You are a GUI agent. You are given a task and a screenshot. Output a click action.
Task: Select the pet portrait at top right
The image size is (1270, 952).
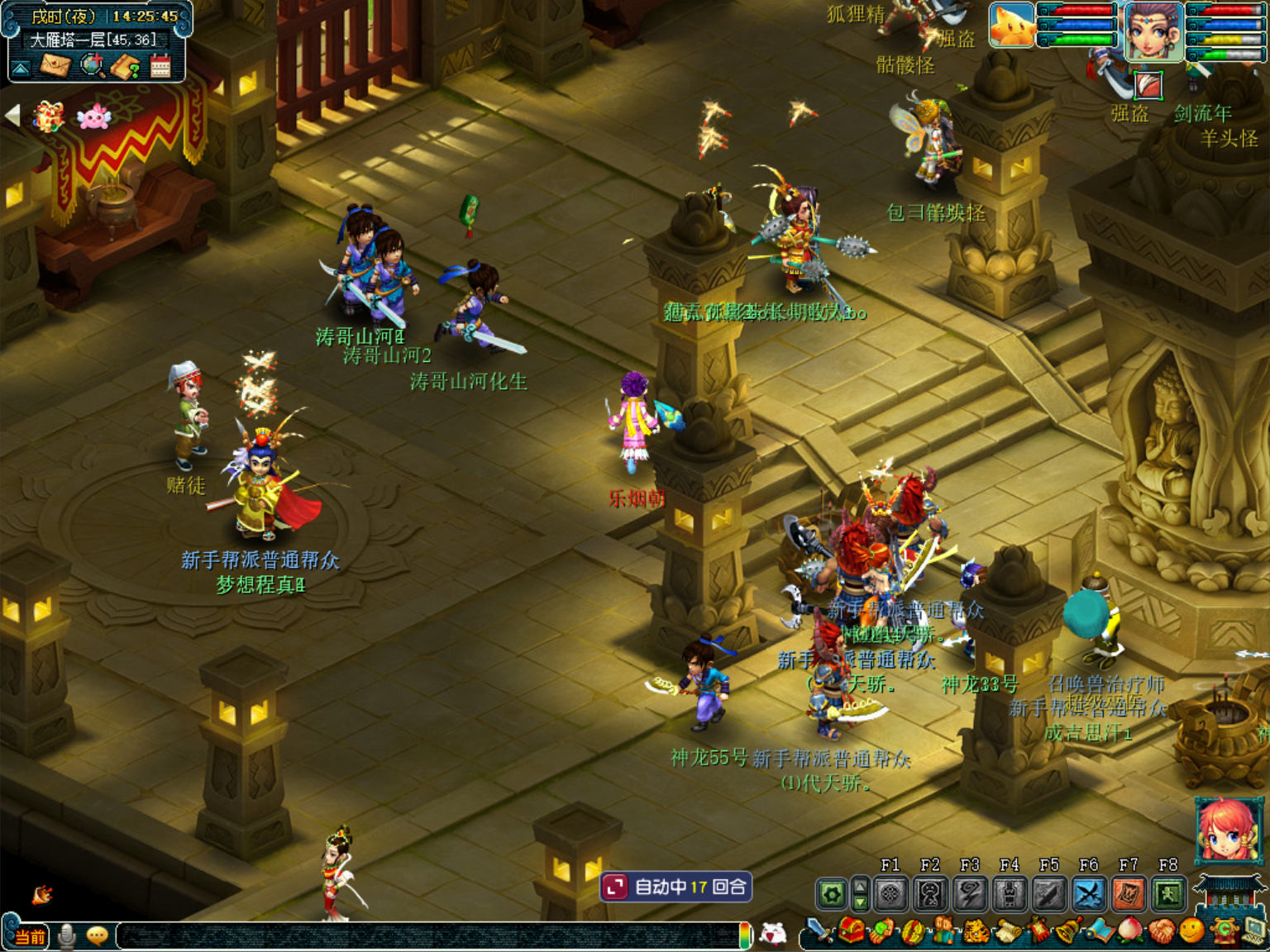(x=1012, y=25)
